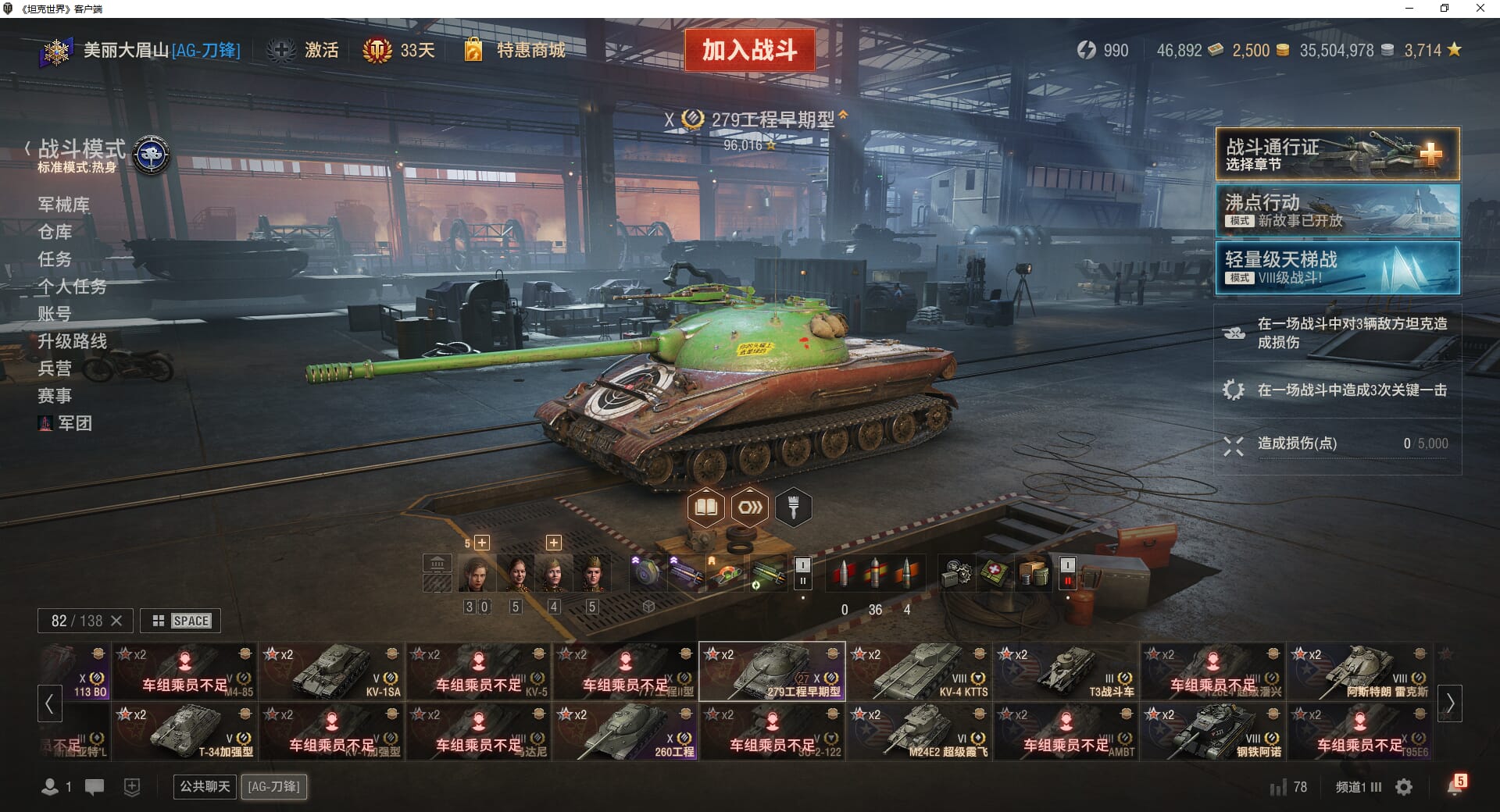The height and width of the screenshot is (812, 1500).
Task: Open the 军团 clan page
Action: coord(74,423)
